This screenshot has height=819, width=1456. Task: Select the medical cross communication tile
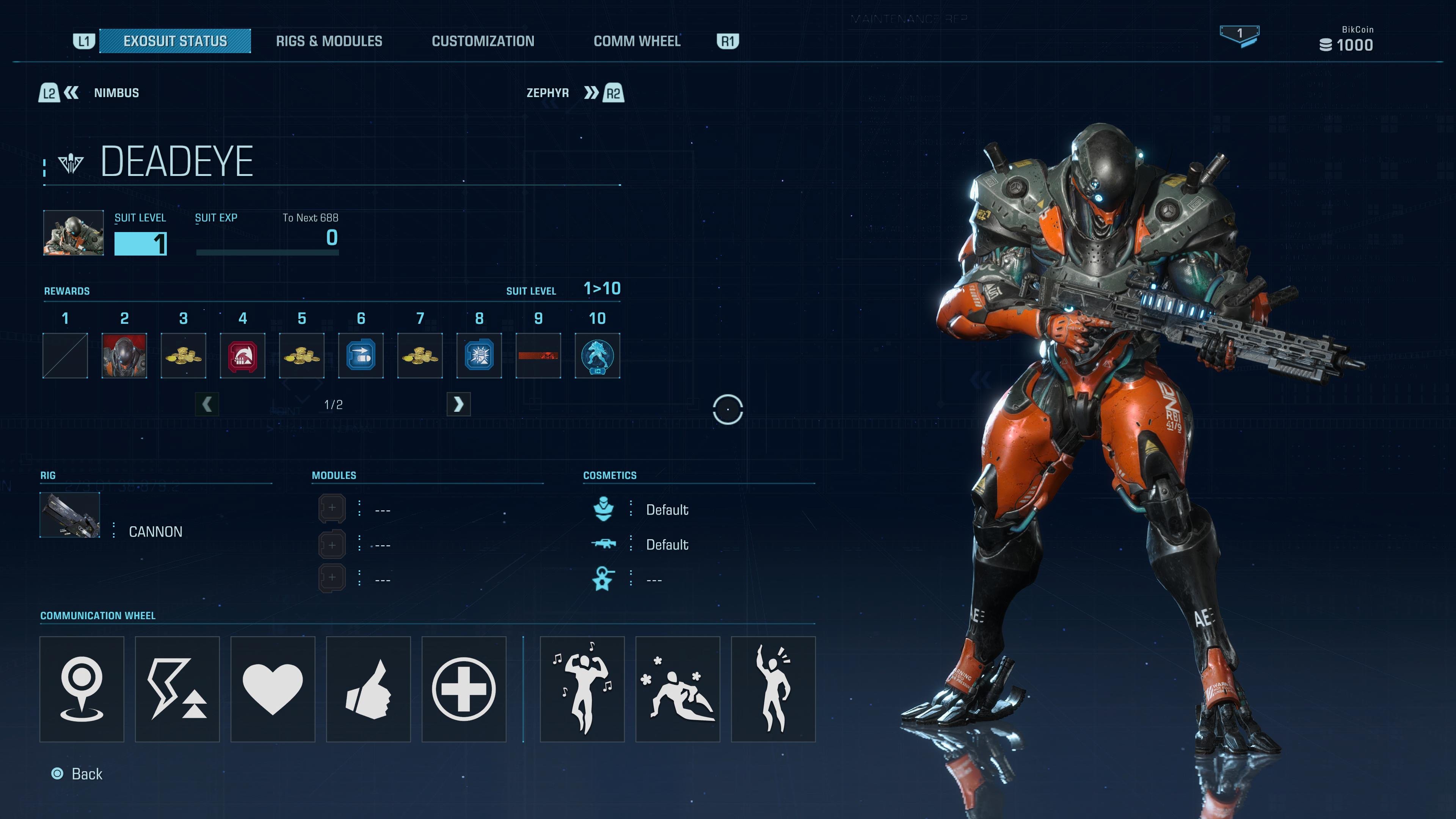pyautogui.click(x=463, y=689)
